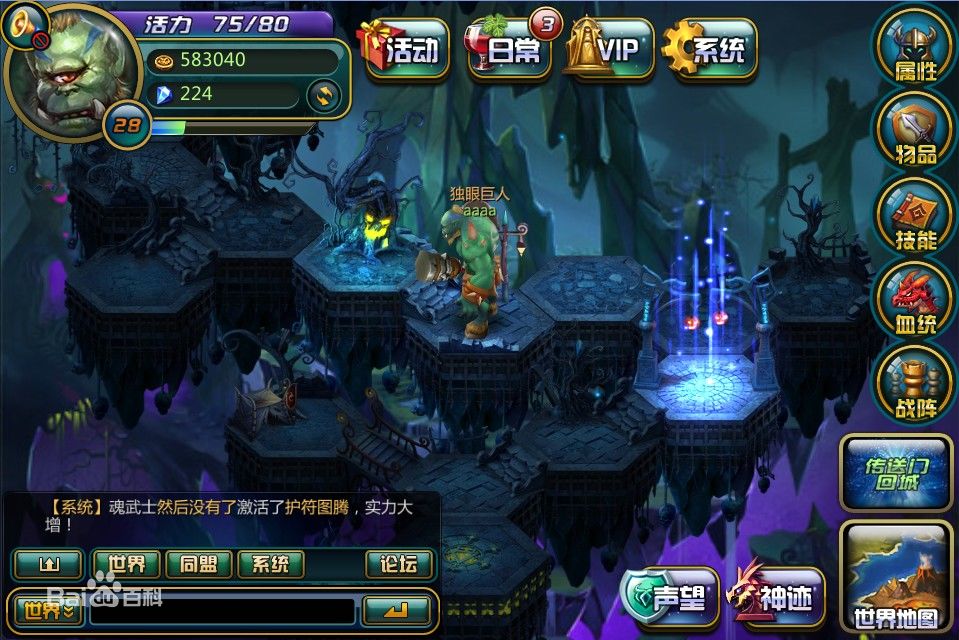Image resolution: width=959 pixels, height=640 pixels.
Task: Click the chat message input field
Action: tap(221, 609)
